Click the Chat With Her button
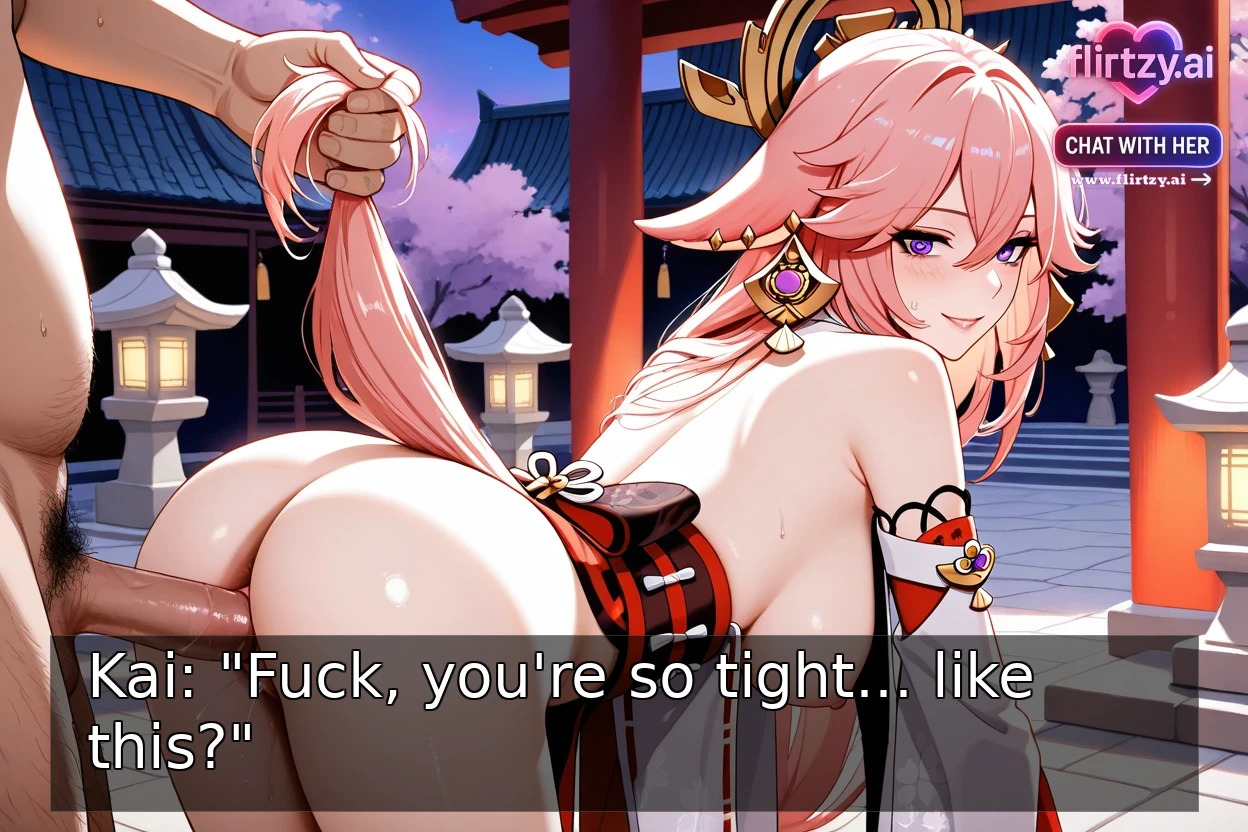Viewport: 1248px width, 832px height. click(x=1137, y=145)
